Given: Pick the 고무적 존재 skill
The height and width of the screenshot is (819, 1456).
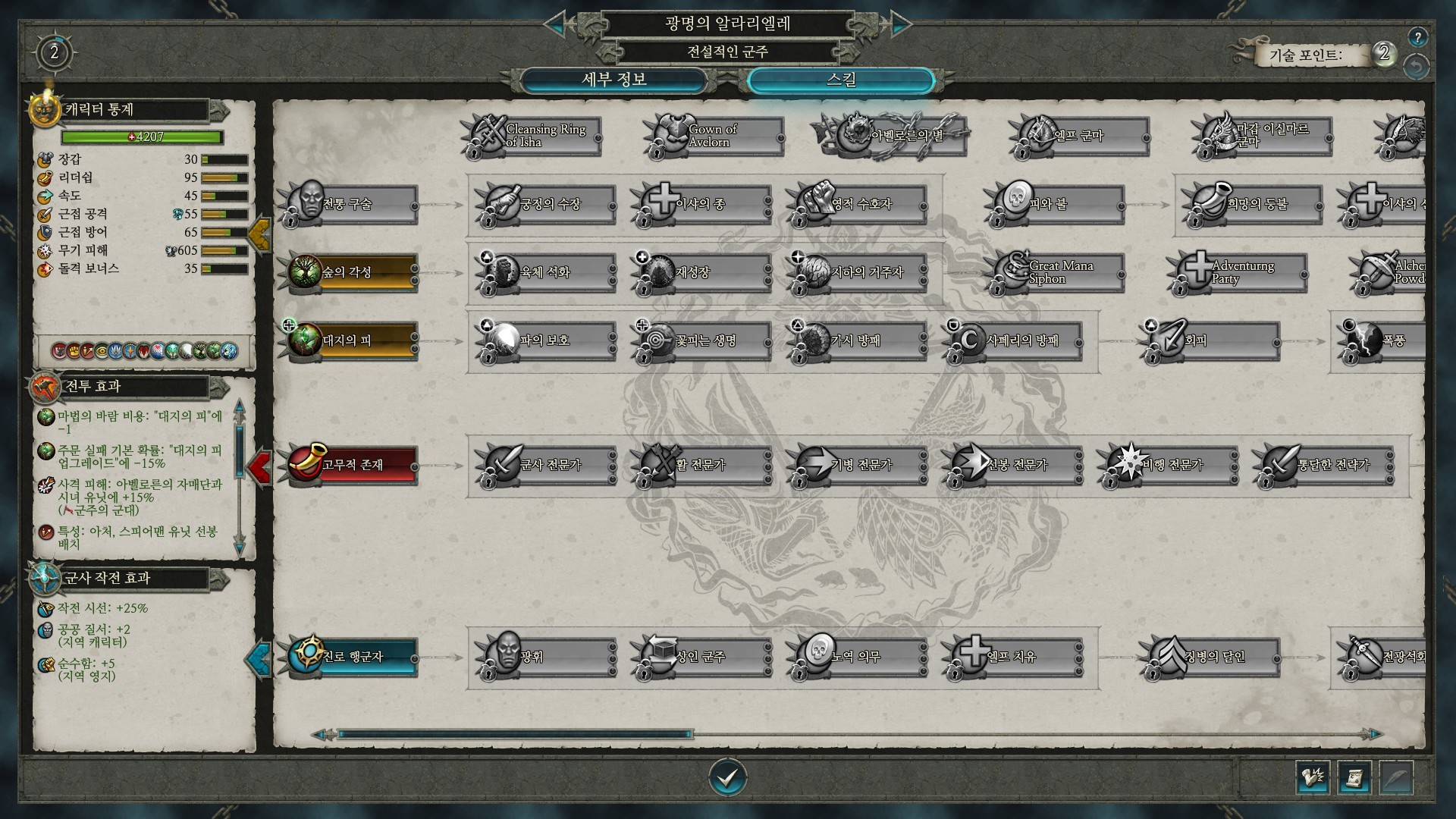Looking at the screenshot, I should (353, 464).
